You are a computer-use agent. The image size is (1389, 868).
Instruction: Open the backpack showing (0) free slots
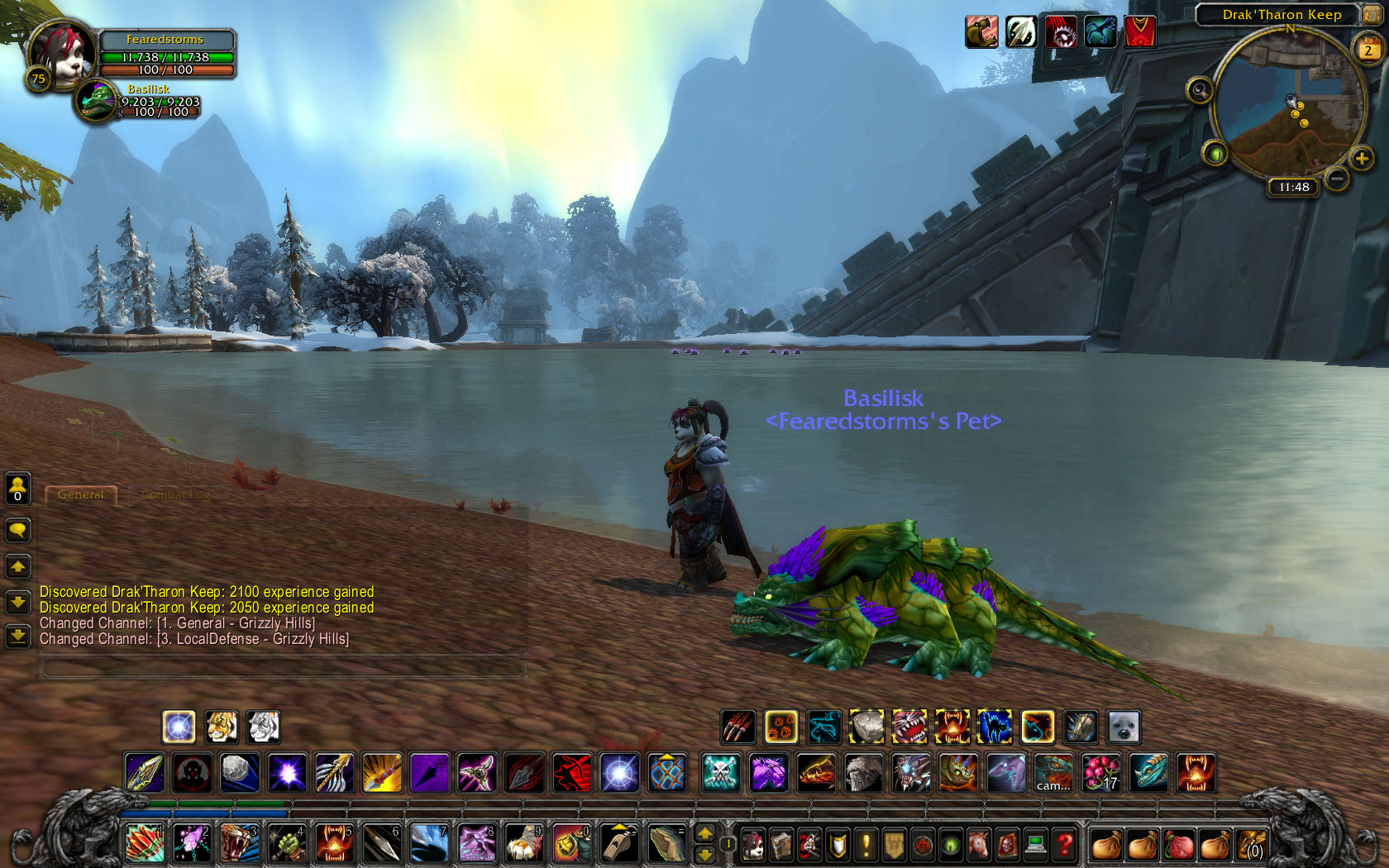[x=1252, y=845]
